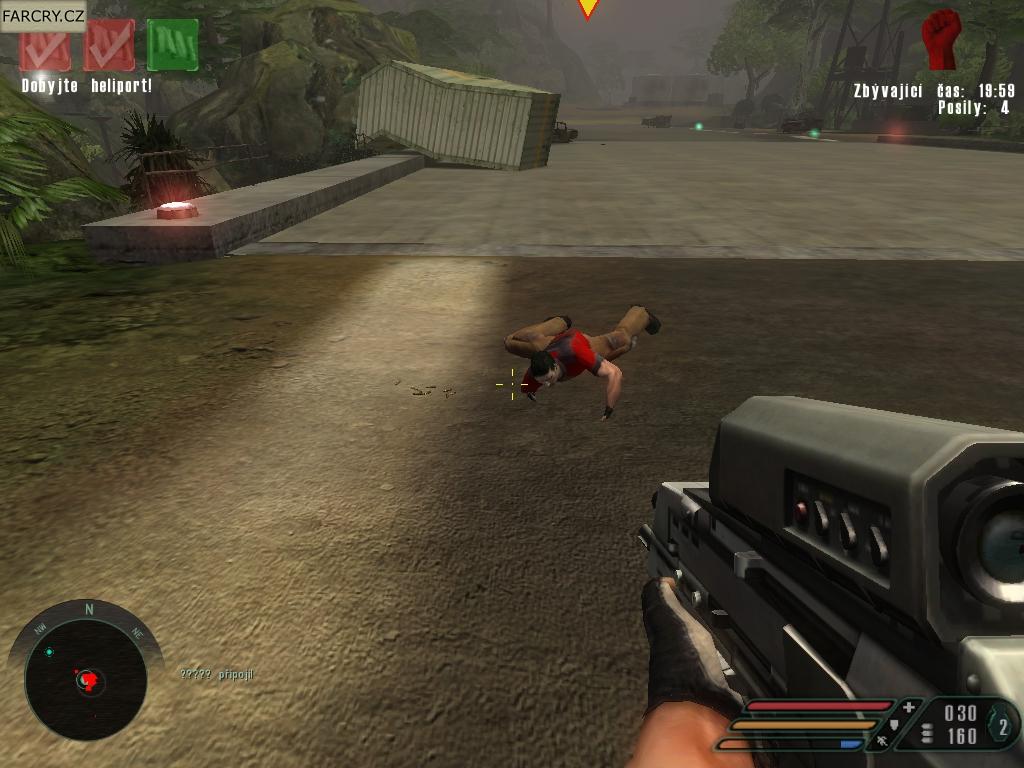Select the grenade count indicator
Screen dimensions: 1024x768
1003,726
